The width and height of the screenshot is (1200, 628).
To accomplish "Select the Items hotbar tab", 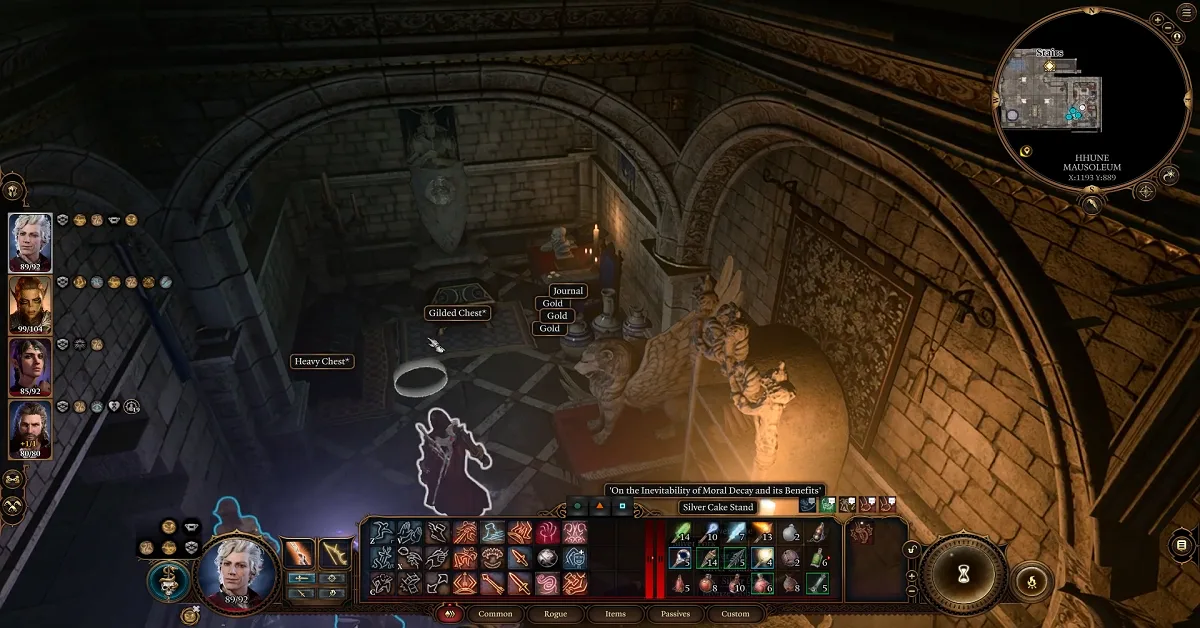I will [x=615, y=613].
